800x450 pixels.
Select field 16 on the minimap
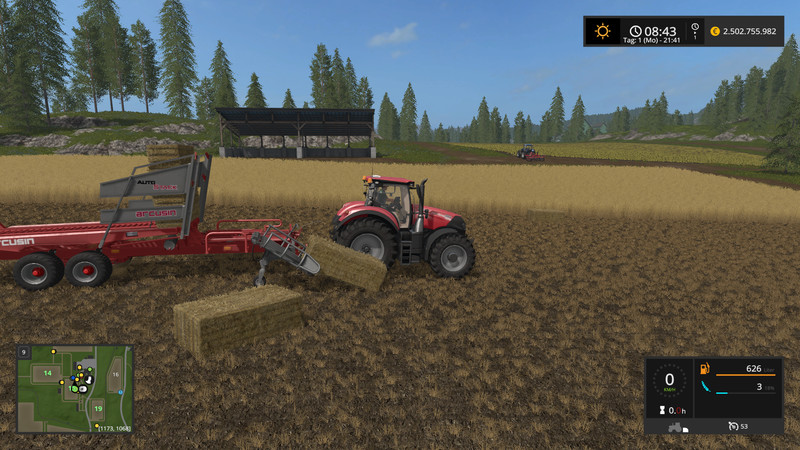point(116,374)
